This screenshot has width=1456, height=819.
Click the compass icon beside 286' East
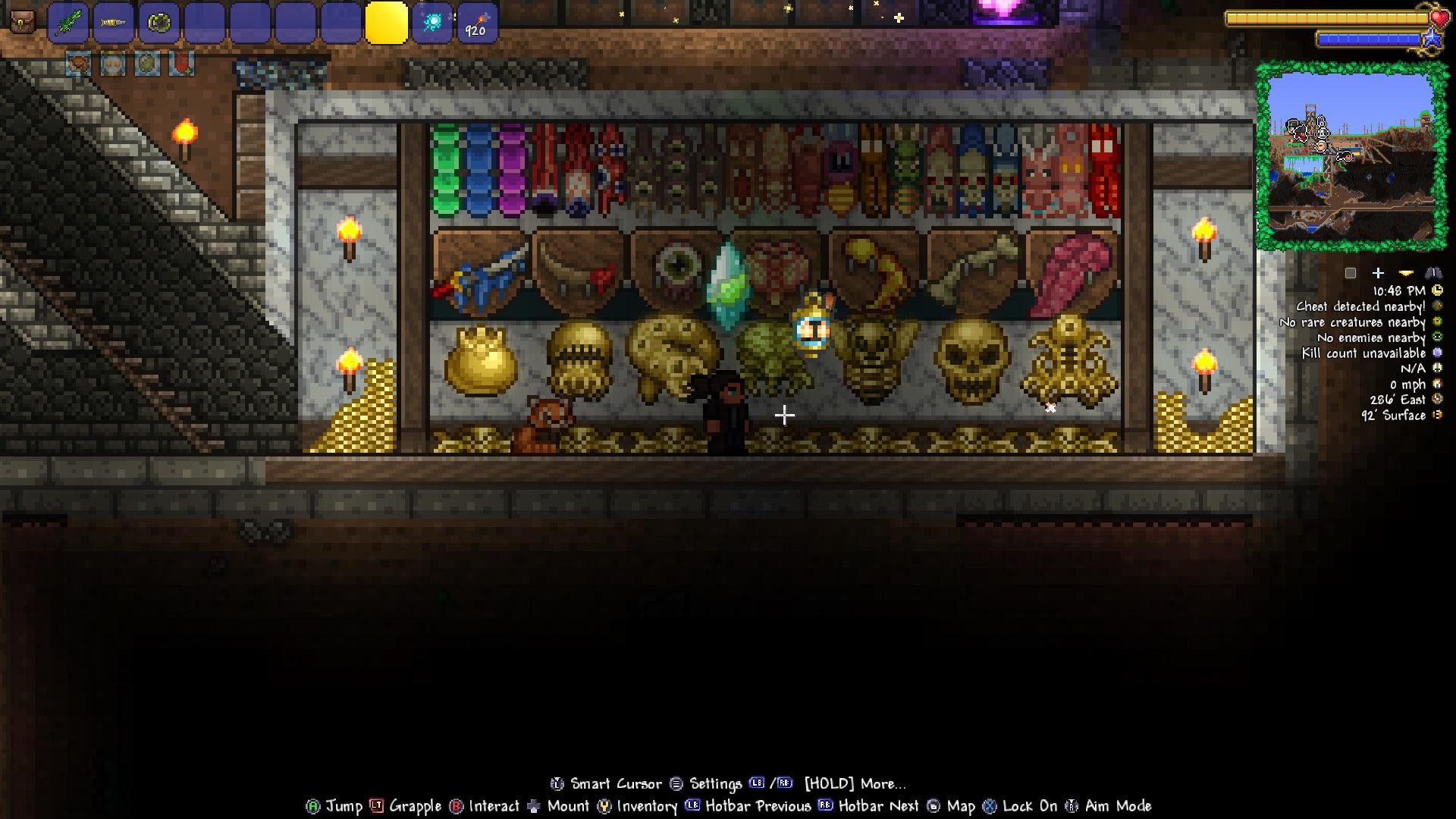pos(1436,399)
